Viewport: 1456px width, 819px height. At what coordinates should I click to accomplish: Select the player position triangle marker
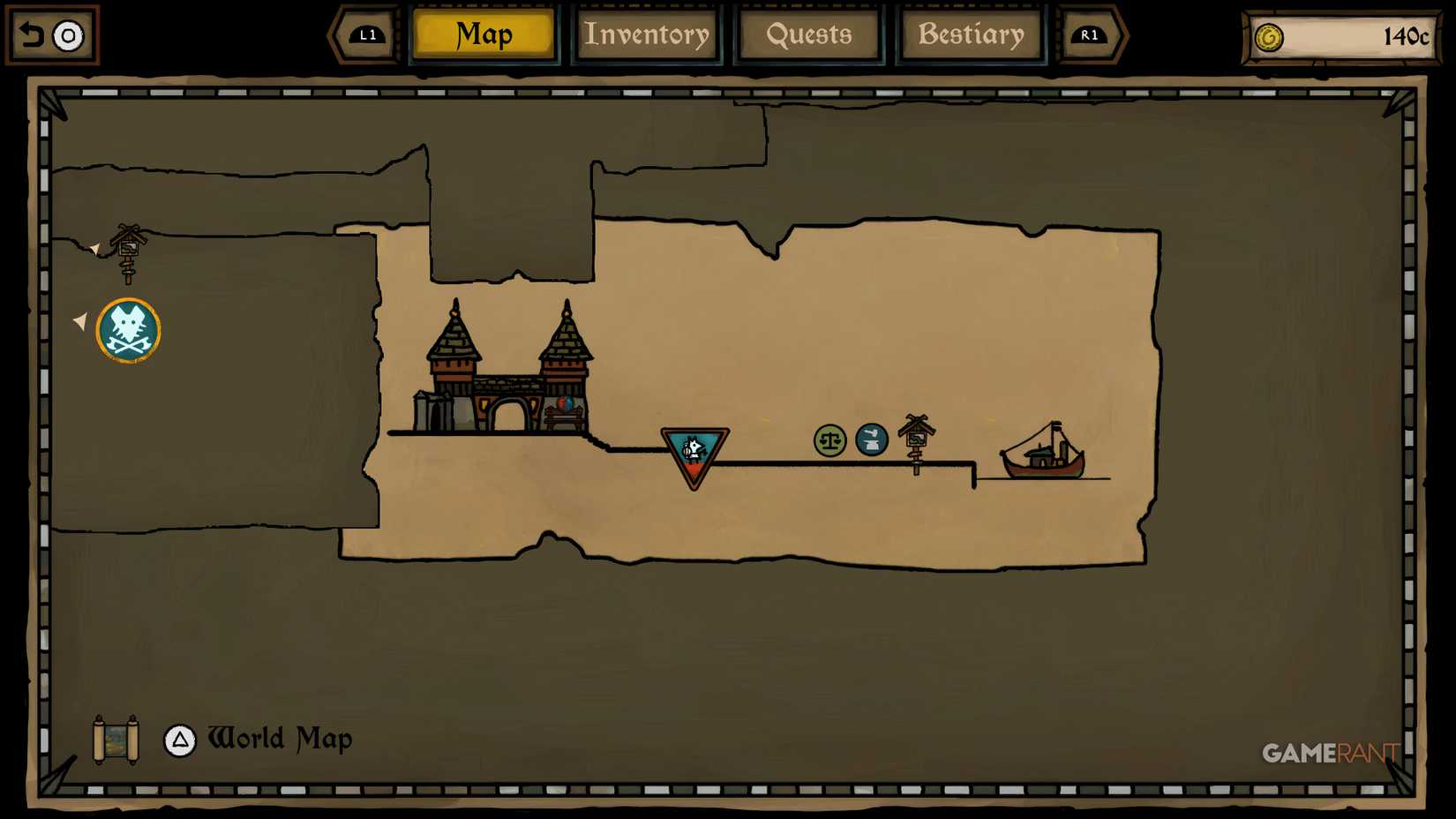(x=694, y=450)
